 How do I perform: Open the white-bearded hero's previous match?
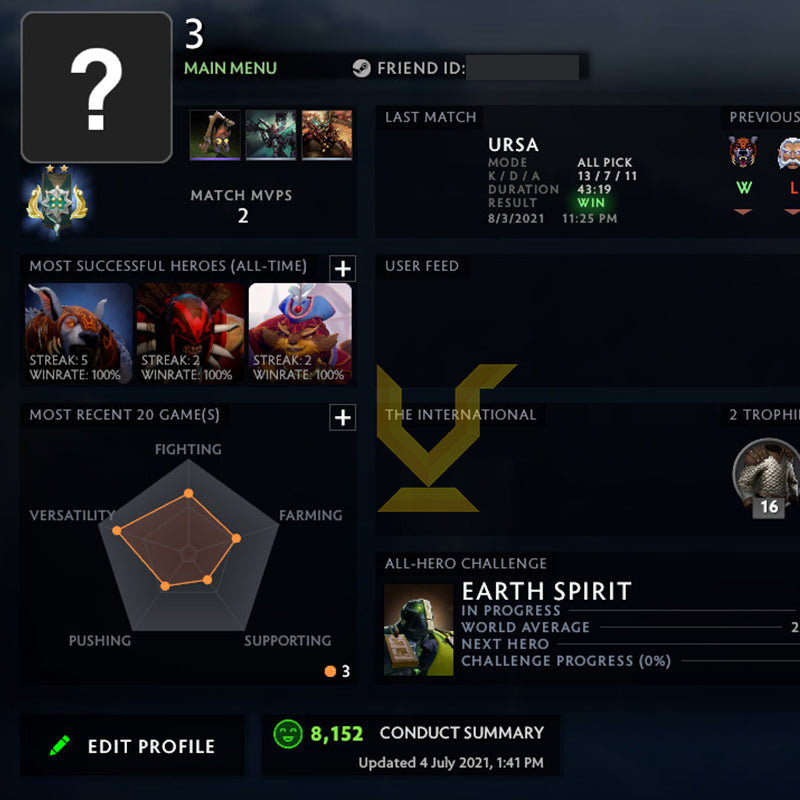point(790,153)
